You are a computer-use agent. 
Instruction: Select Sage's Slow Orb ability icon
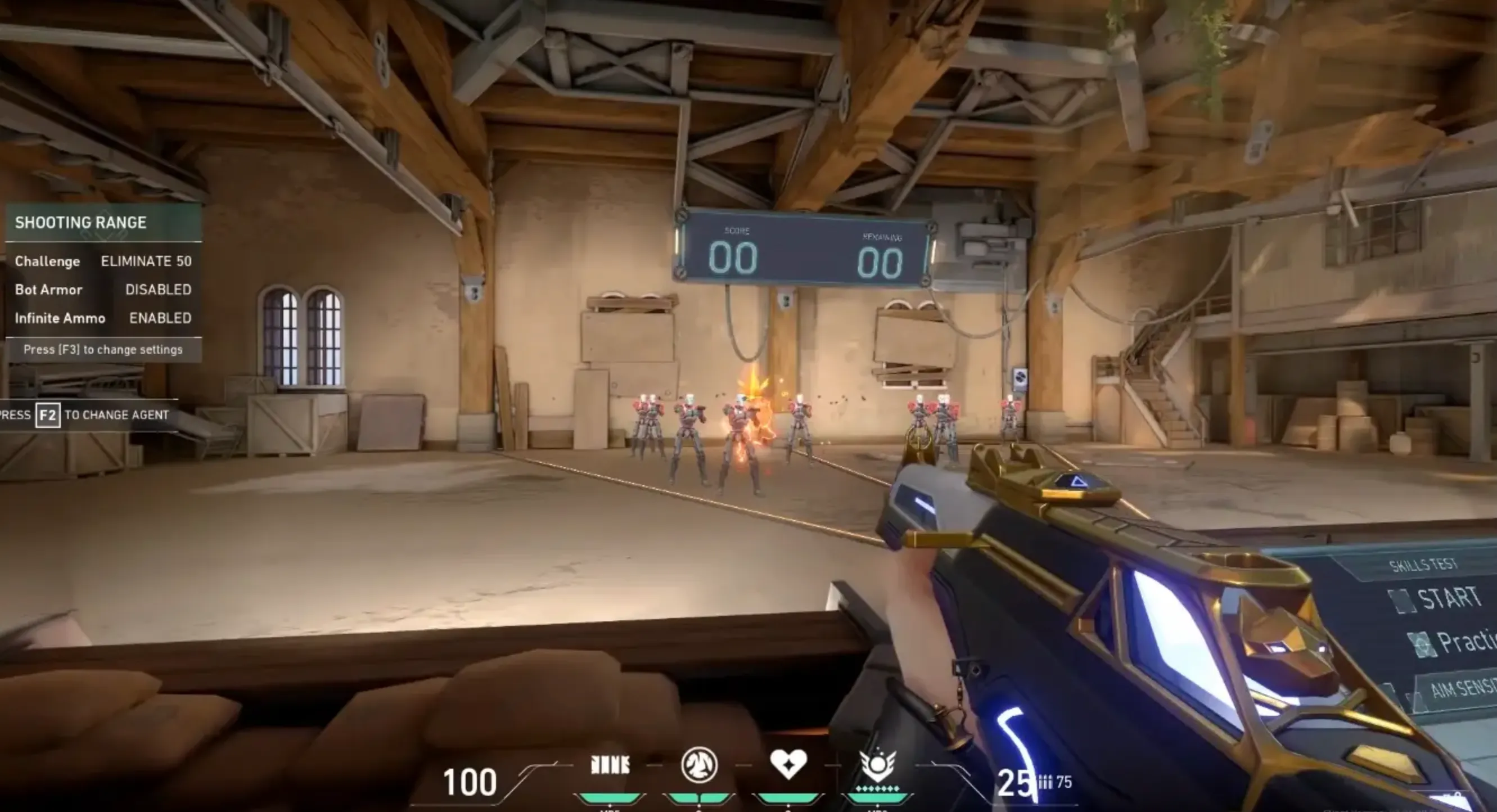tap(699, 765)
